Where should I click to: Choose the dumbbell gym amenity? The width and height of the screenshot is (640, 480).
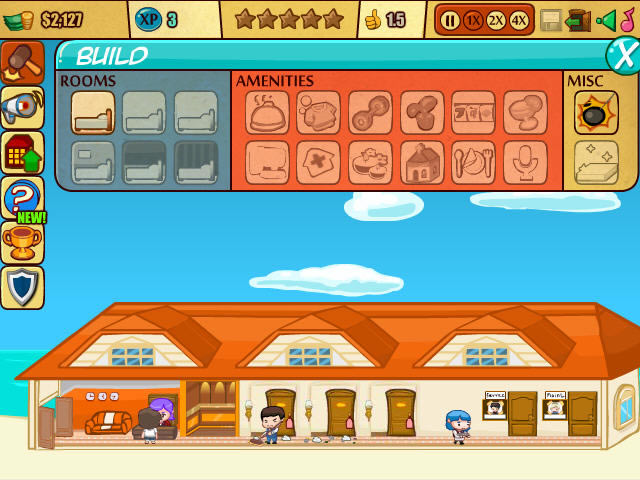(370, 113)
